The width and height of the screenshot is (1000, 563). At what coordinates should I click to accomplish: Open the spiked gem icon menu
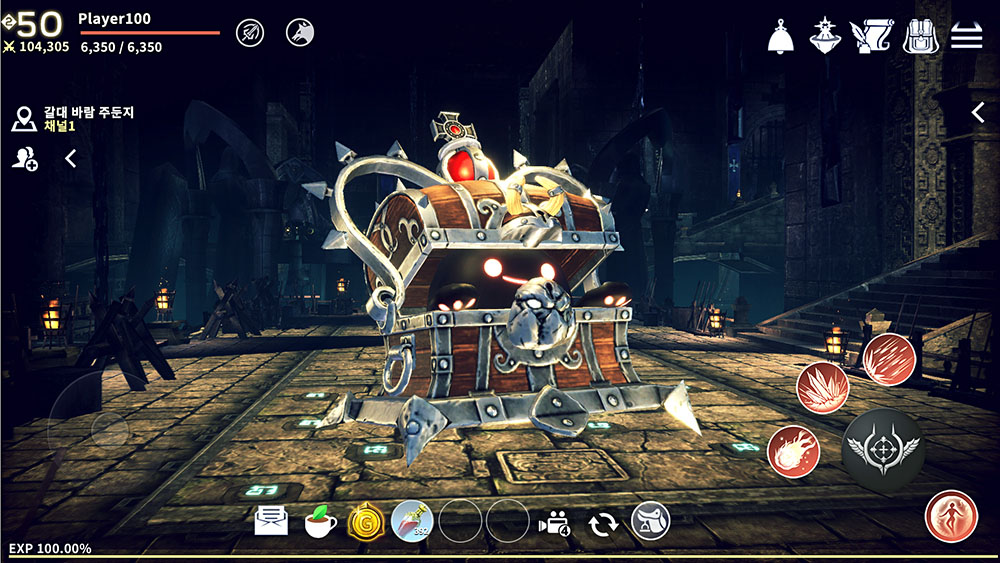(824, 35)
